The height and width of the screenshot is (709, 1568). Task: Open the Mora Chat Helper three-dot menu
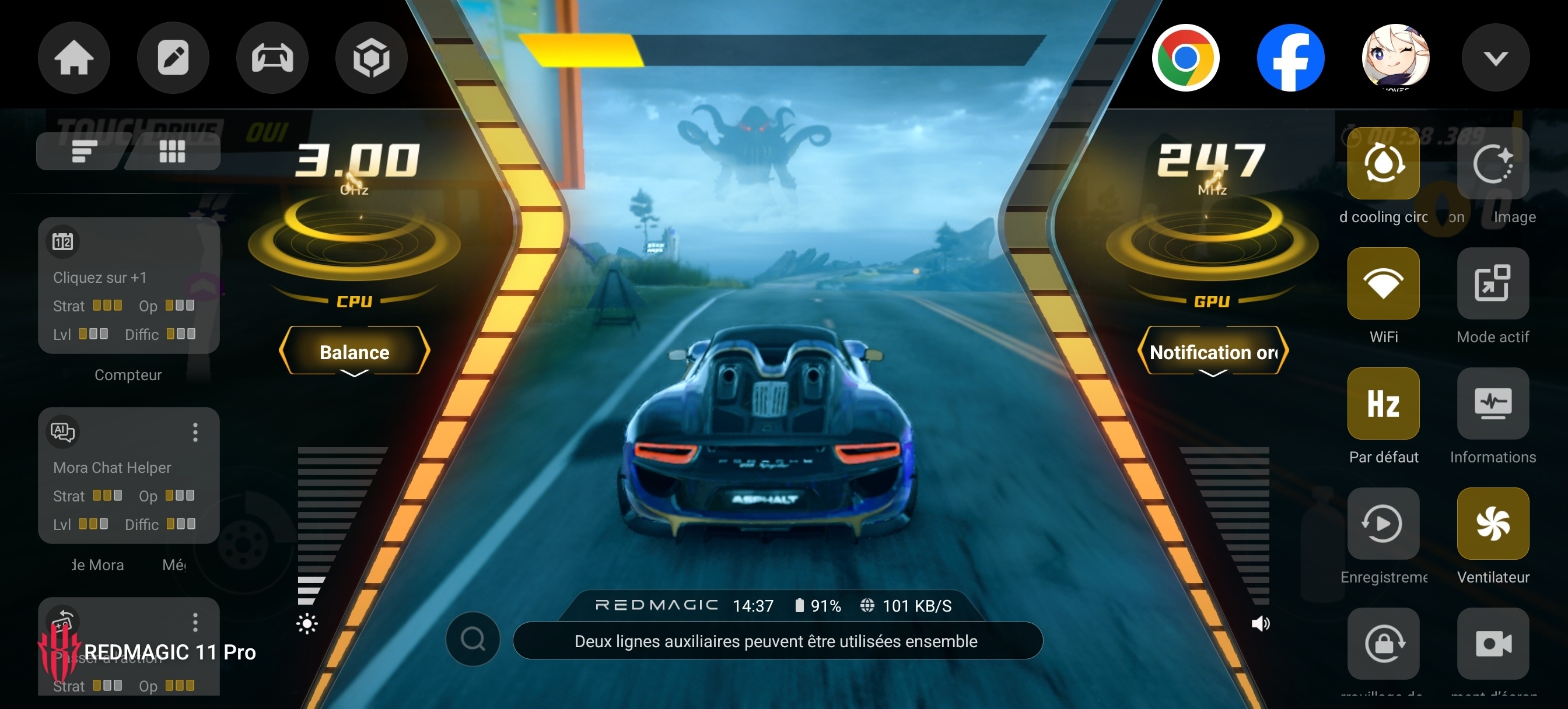click(x=195, y=433)
